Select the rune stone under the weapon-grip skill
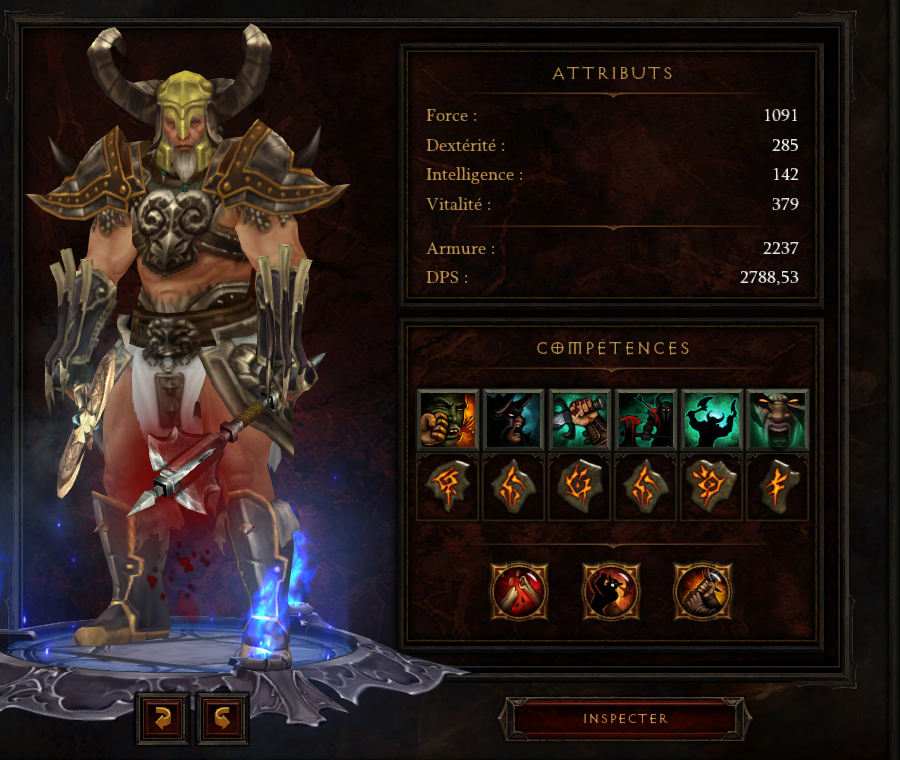 [x=579, y=487]
